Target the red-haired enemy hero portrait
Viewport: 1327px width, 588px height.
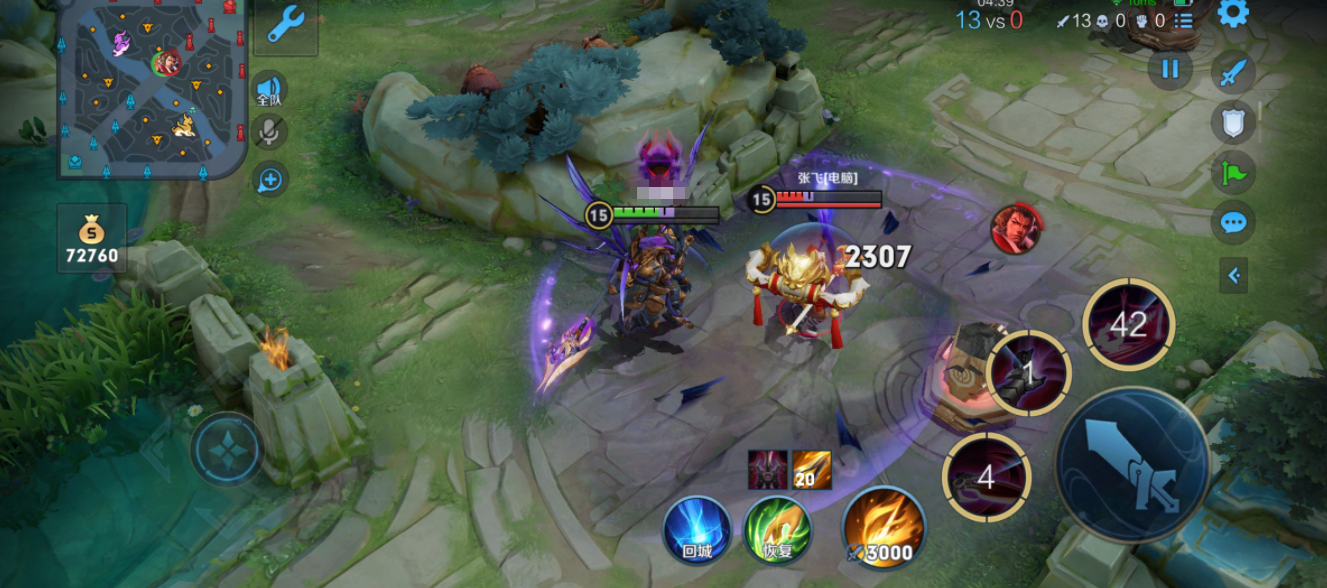click(x=1016, y=228)
